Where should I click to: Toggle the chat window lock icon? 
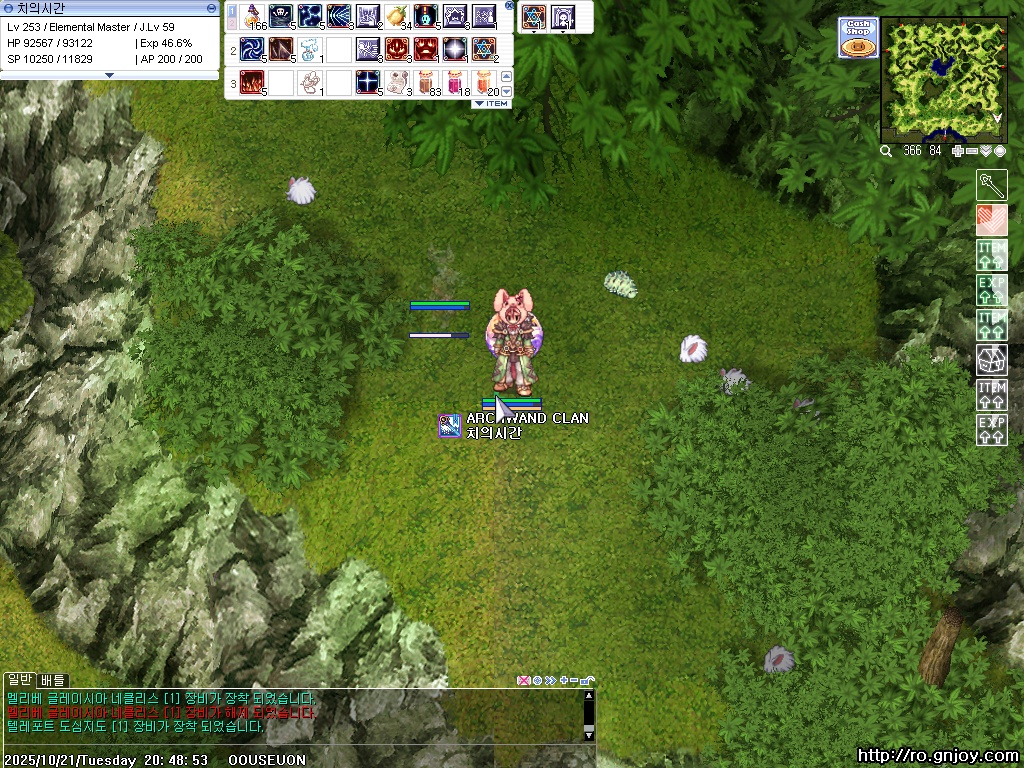587,681
